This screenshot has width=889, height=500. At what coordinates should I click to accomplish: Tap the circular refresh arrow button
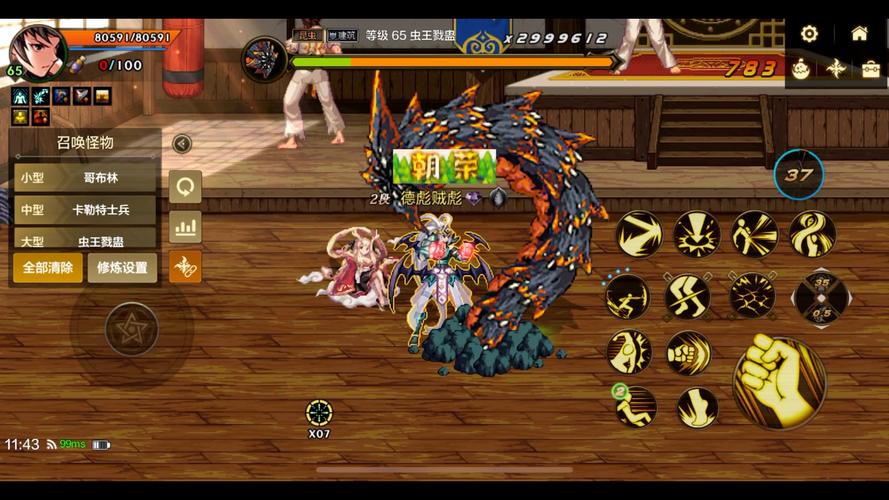coord(185,186)
